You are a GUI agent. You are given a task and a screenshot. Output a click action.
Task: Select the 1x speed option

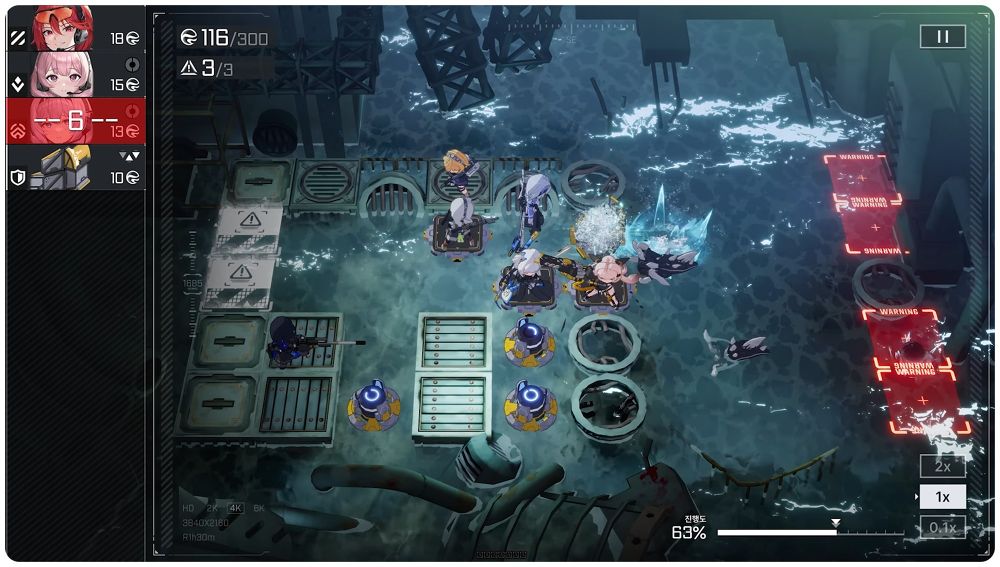942,497
